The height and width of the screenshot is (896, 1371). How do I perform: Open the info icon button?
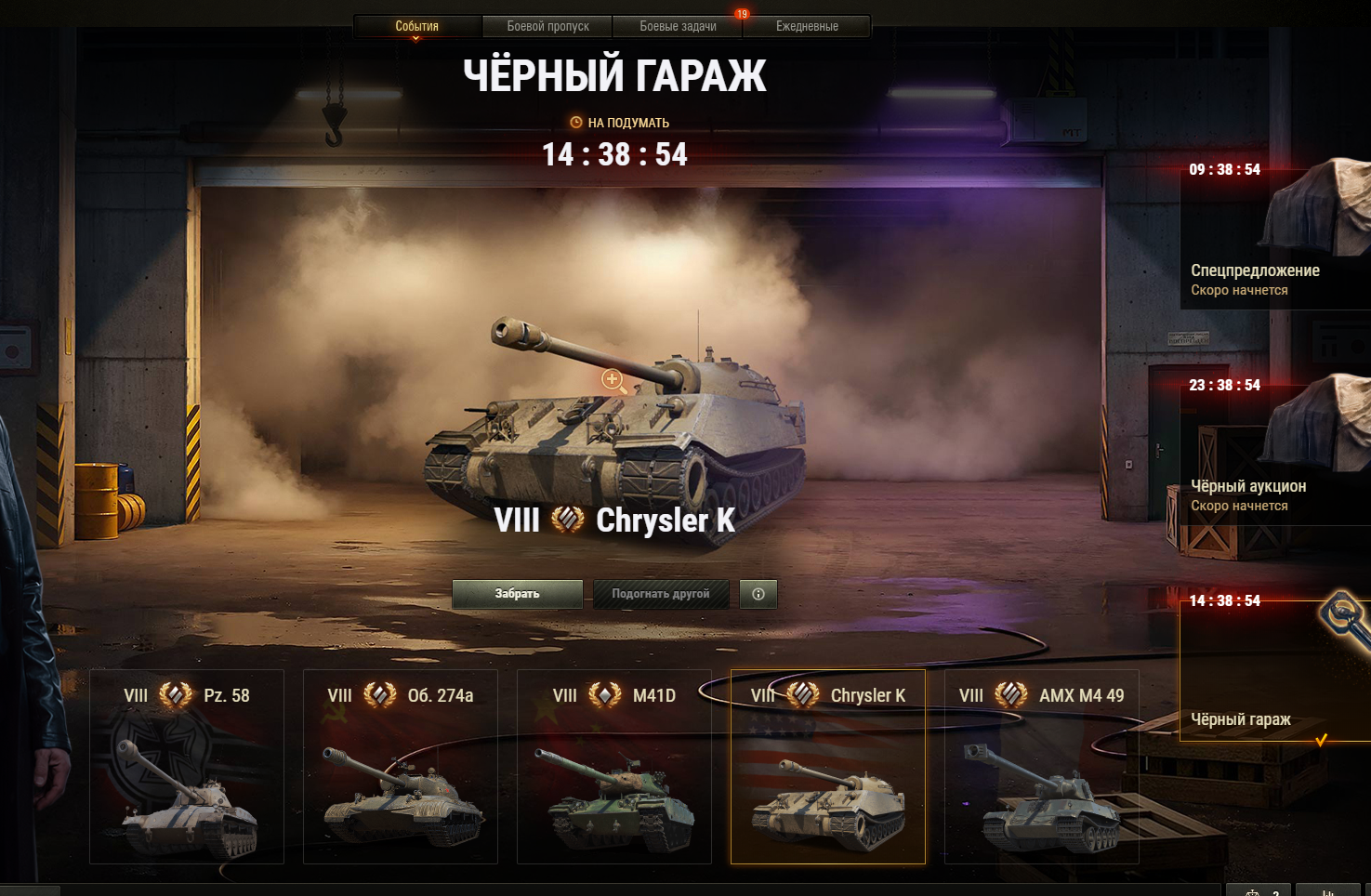pos(758,594)
